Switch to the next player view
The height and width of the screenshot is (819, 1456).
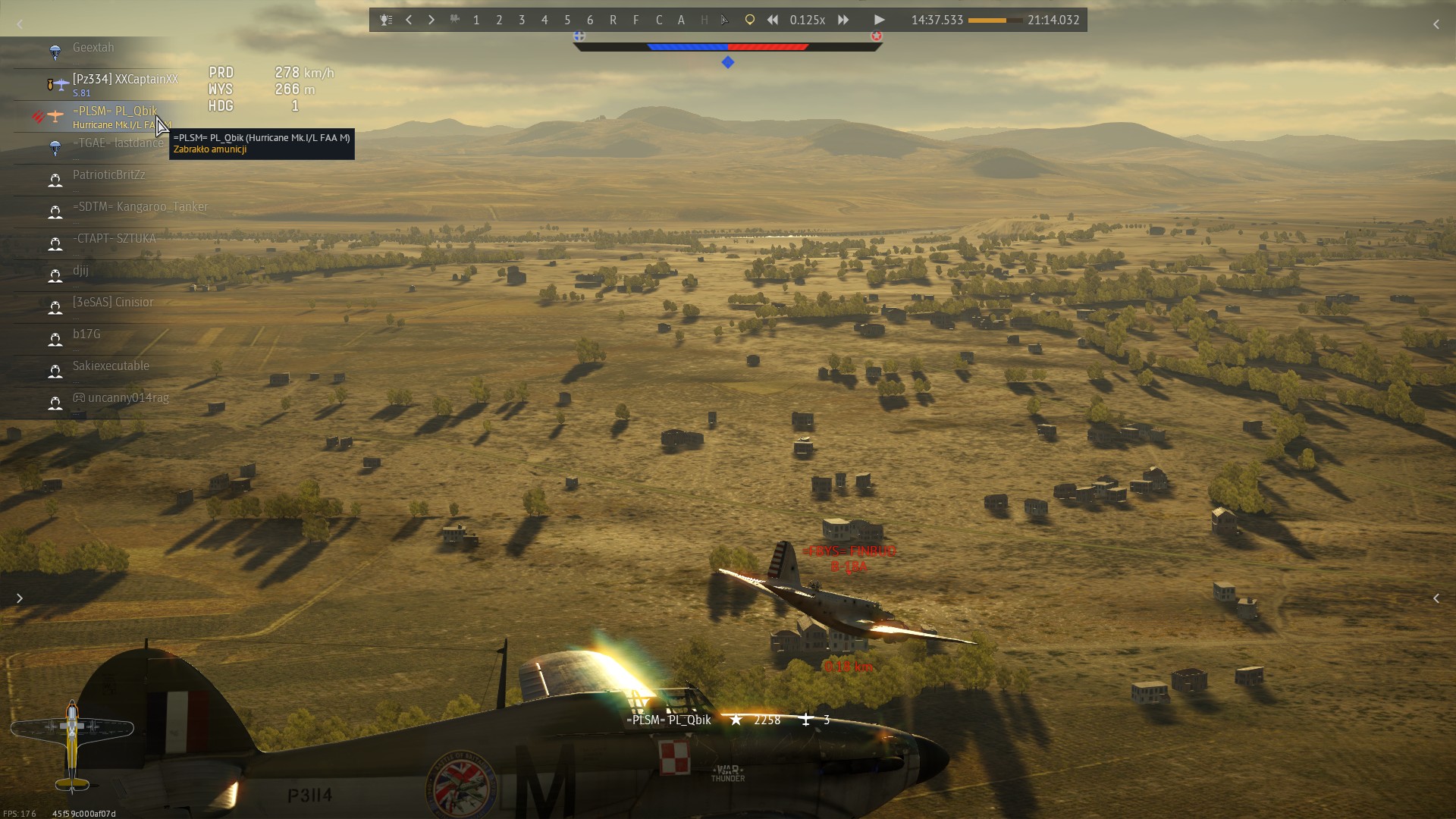[x=431, y=20]
